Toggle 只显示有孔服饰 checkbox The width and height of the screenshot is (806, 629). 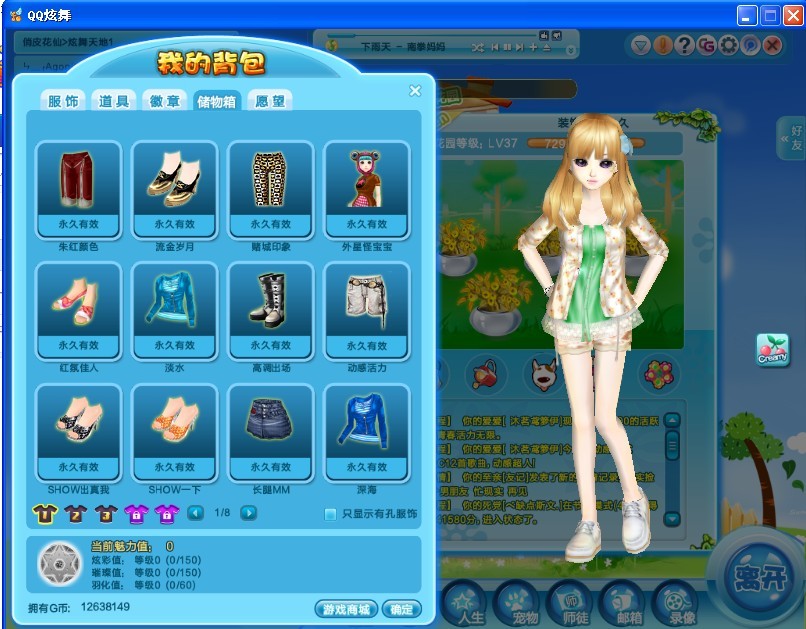click(331, 514)
